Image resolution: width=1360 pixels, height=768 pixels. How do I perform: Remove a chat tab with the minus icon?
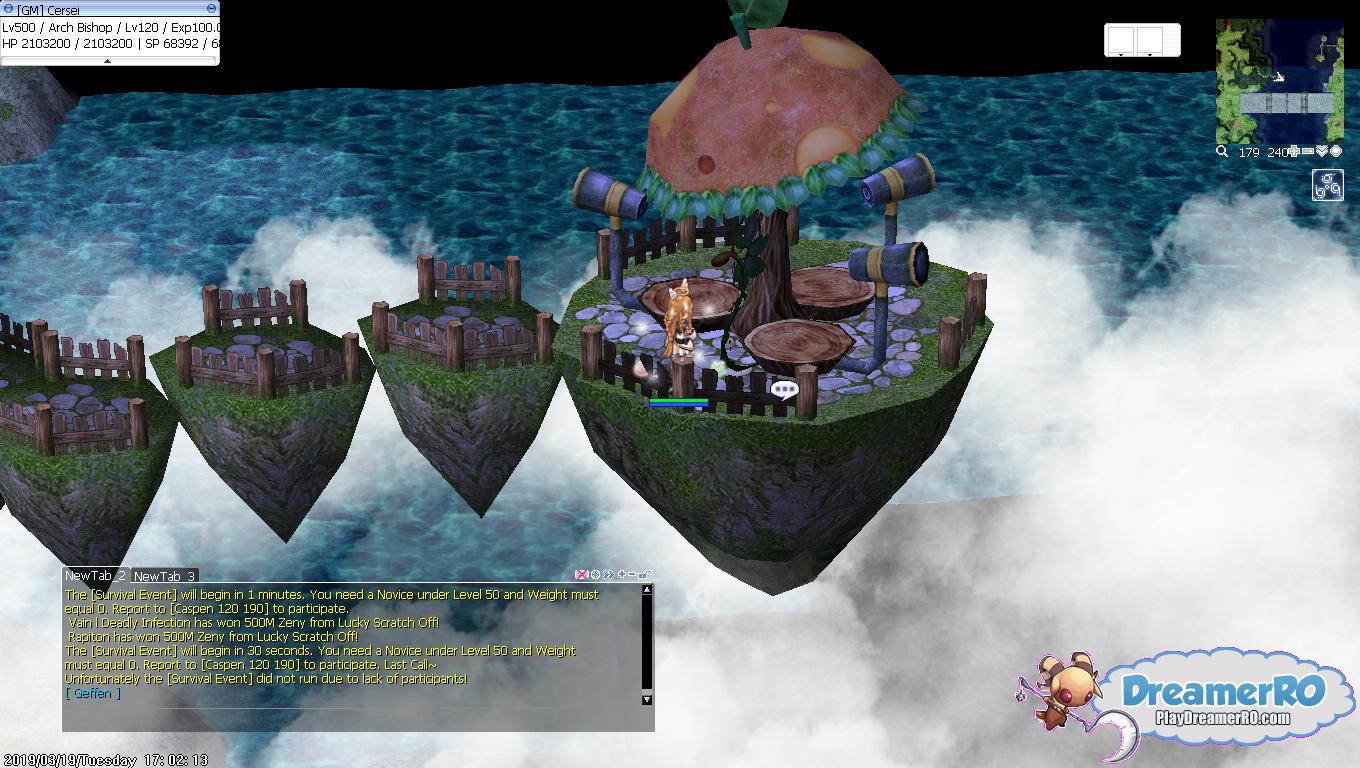pyautogui.click(x=632, y=575)
